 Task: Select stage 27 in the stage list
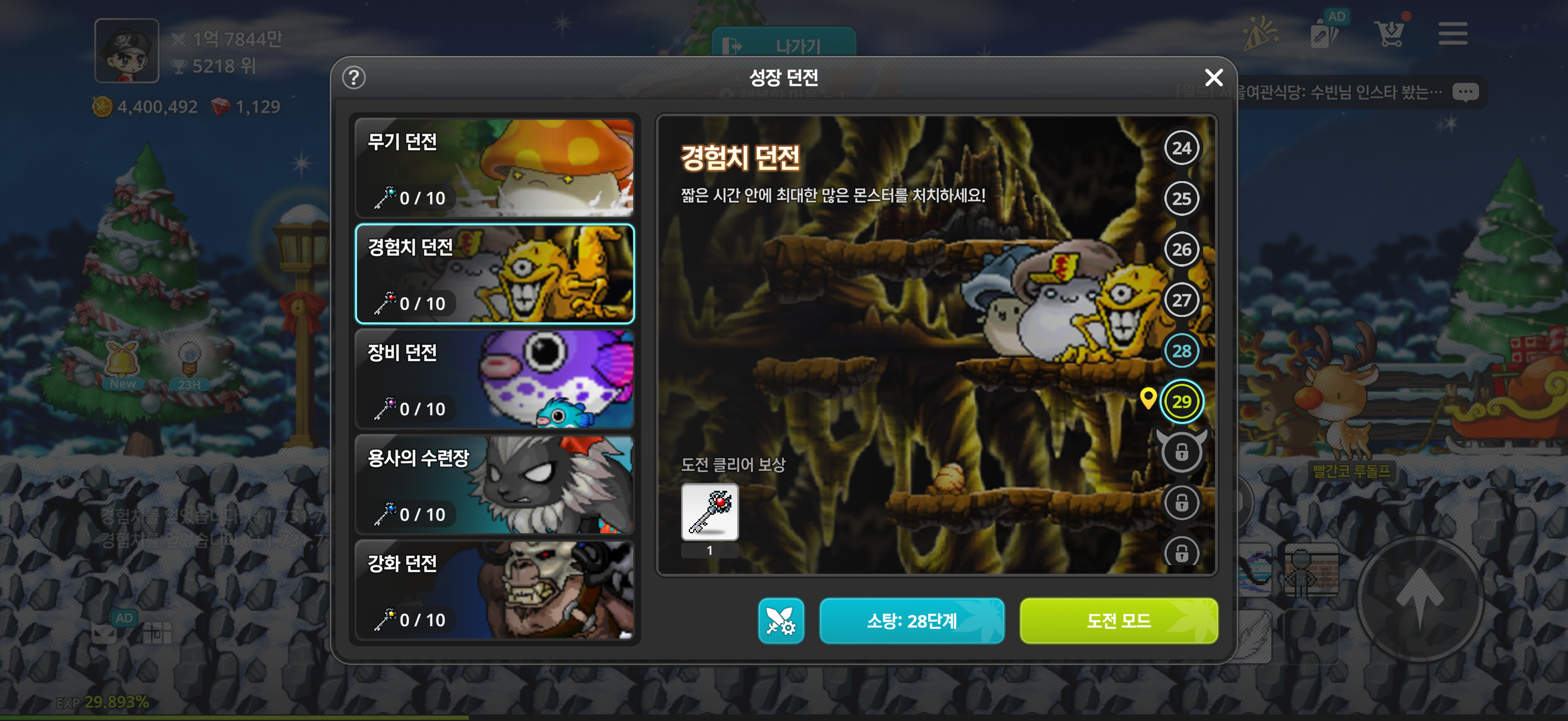click(1181, 300)
